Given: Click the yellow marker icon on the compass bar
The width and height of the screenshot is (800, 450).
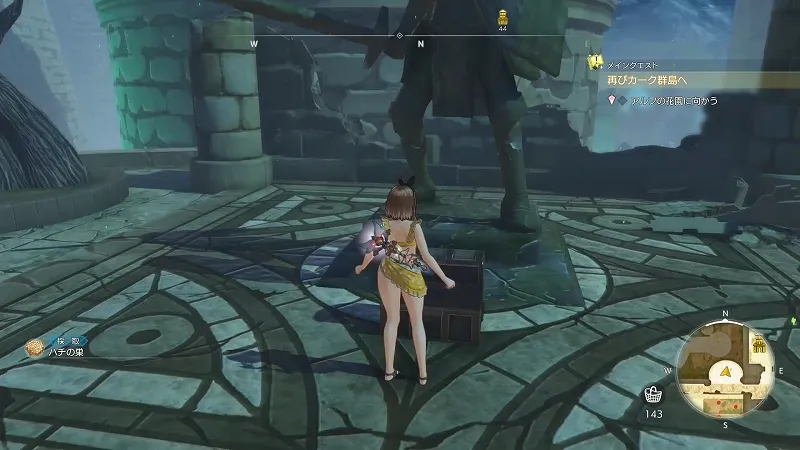Looking at the screenshot, I should (502, 16).
